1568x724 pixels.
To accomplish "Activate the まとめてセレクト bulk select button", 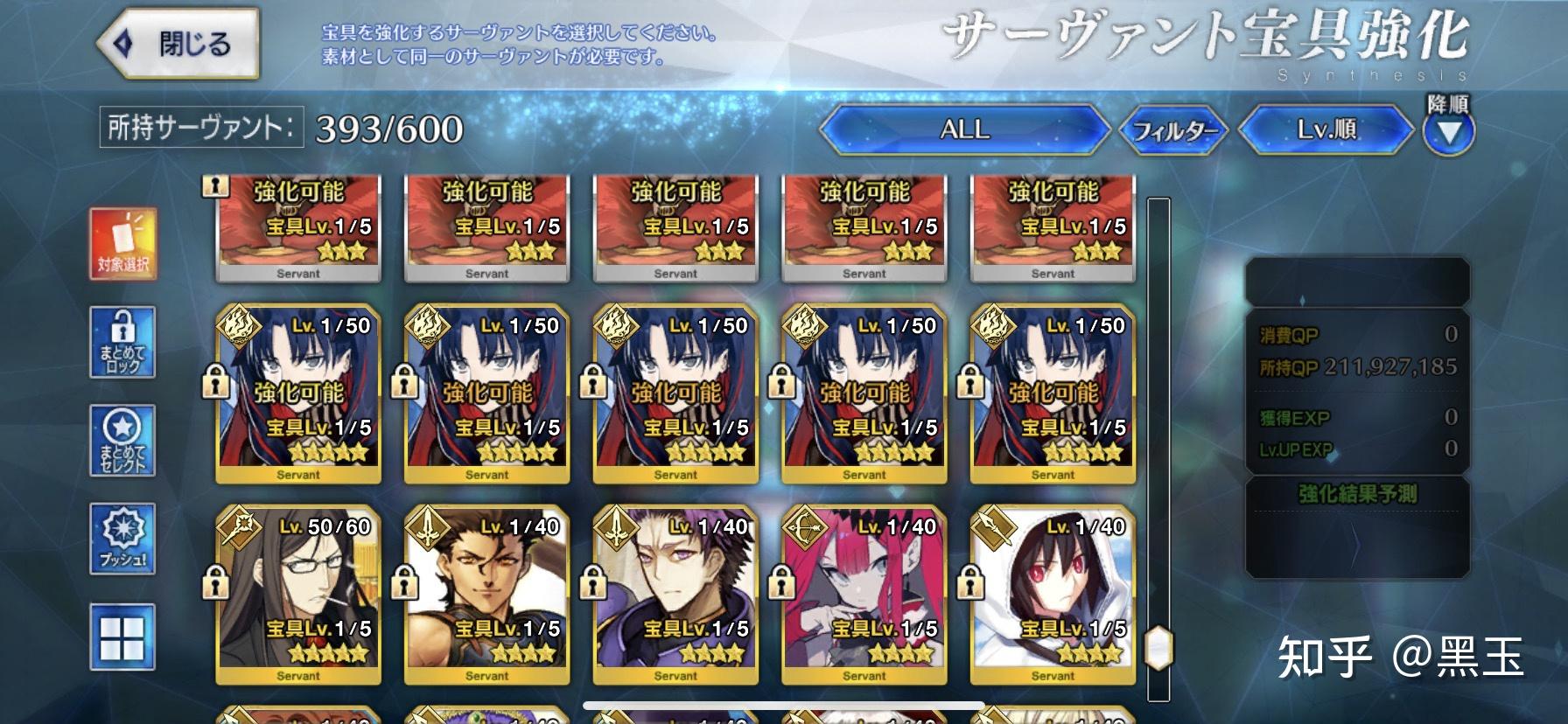I will click(x=122, y=441).
